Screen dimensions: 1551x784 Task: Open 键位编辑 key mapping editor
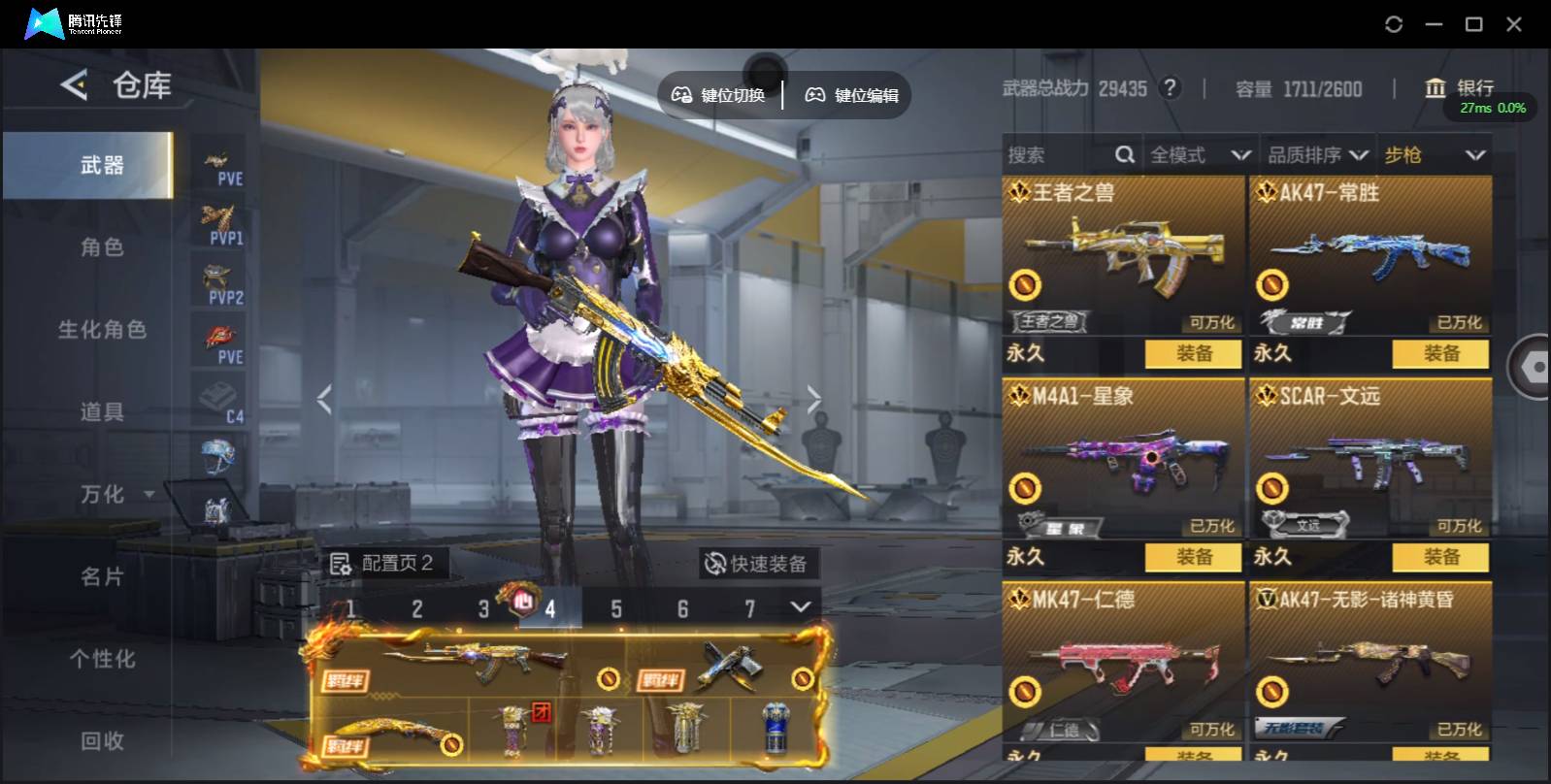[x=852, y=95]
